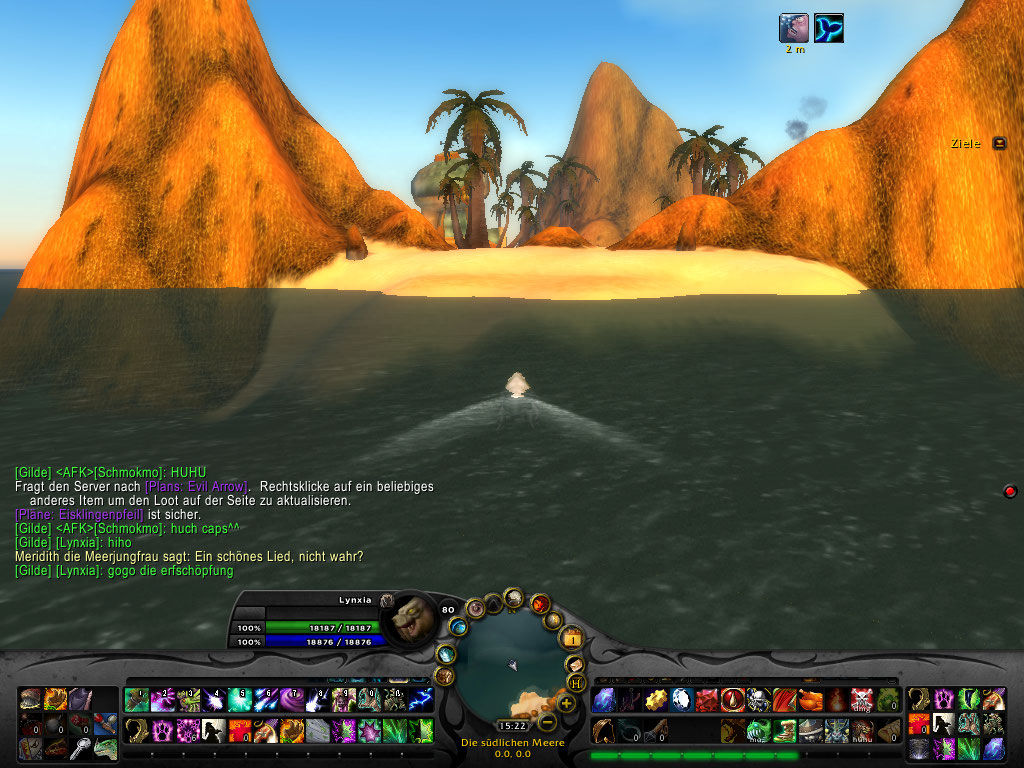
Task: Click the white diamond gem slot
Action: (x=681, y=700)
